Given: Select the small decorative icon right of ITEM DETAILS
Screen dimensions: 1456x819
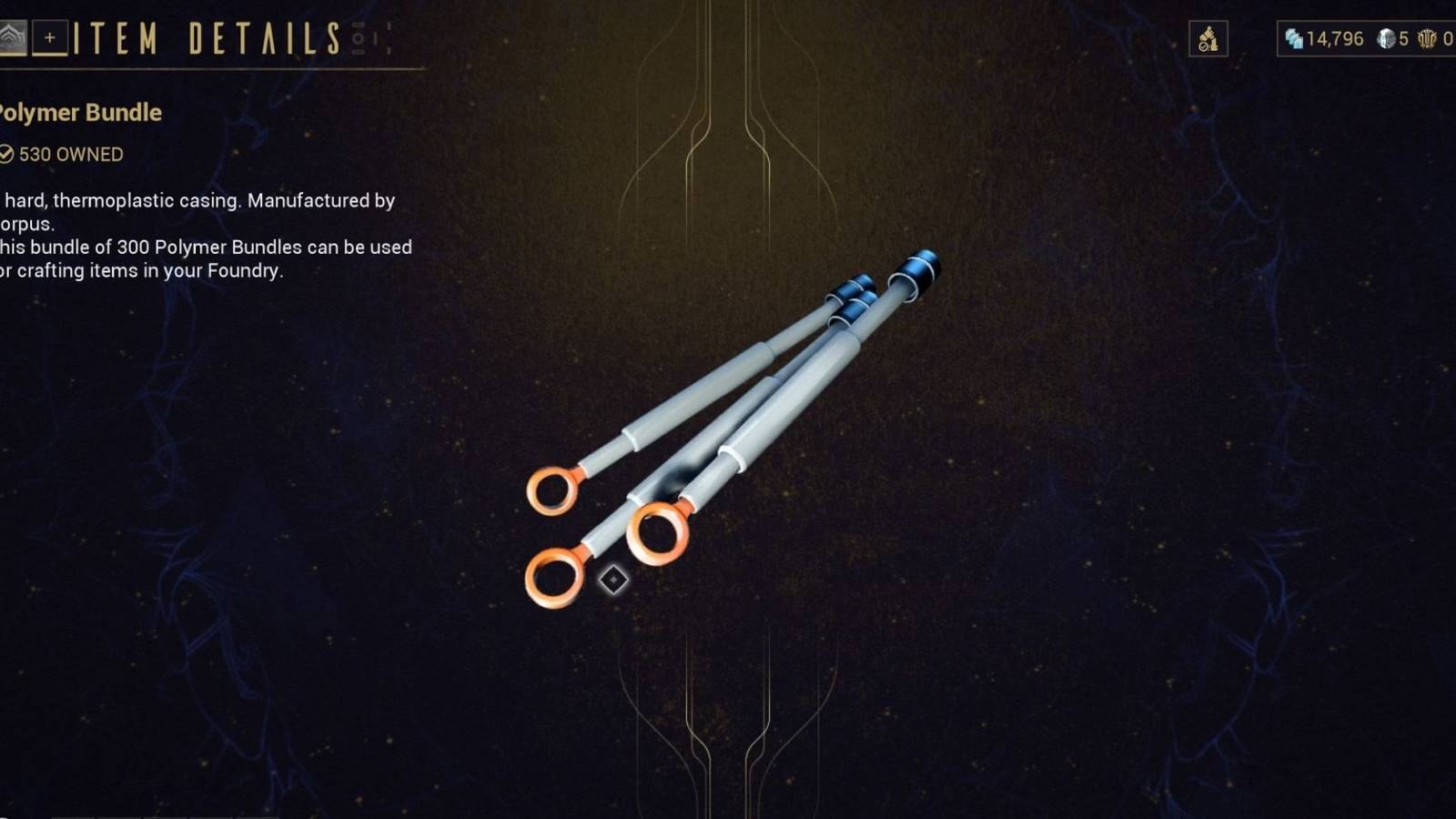Looking at the screenshot, I should [361, 38].
